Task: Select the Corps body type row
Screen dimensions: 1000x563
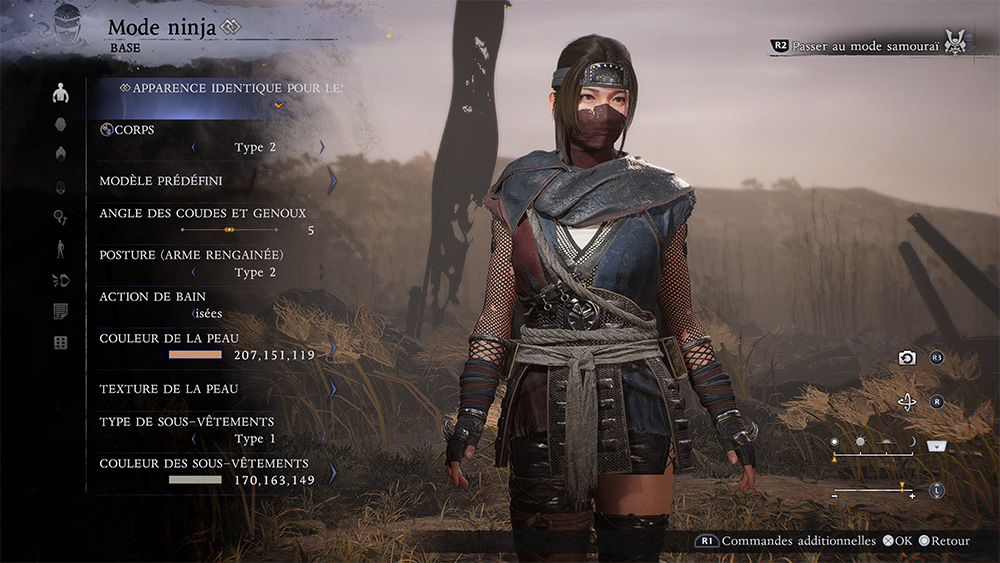Action: pyautogui.click(x=210, y=138)
